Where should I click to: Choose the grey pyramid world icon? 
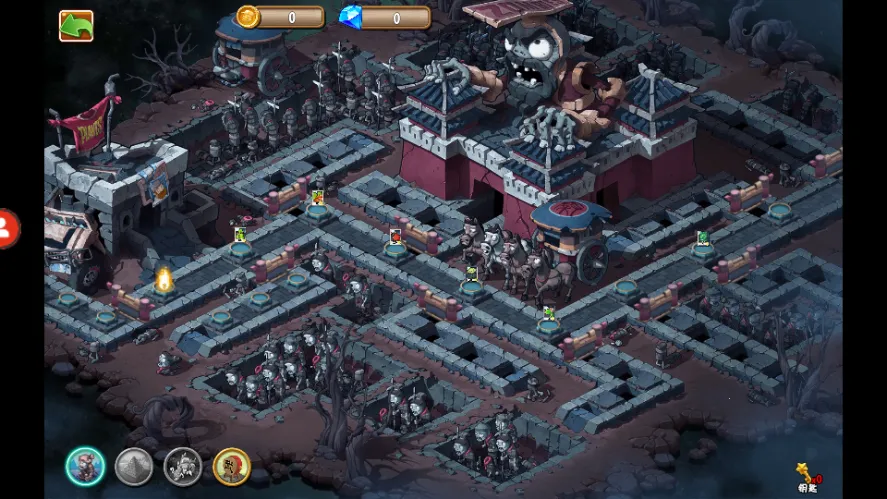[x=134, y=466]
